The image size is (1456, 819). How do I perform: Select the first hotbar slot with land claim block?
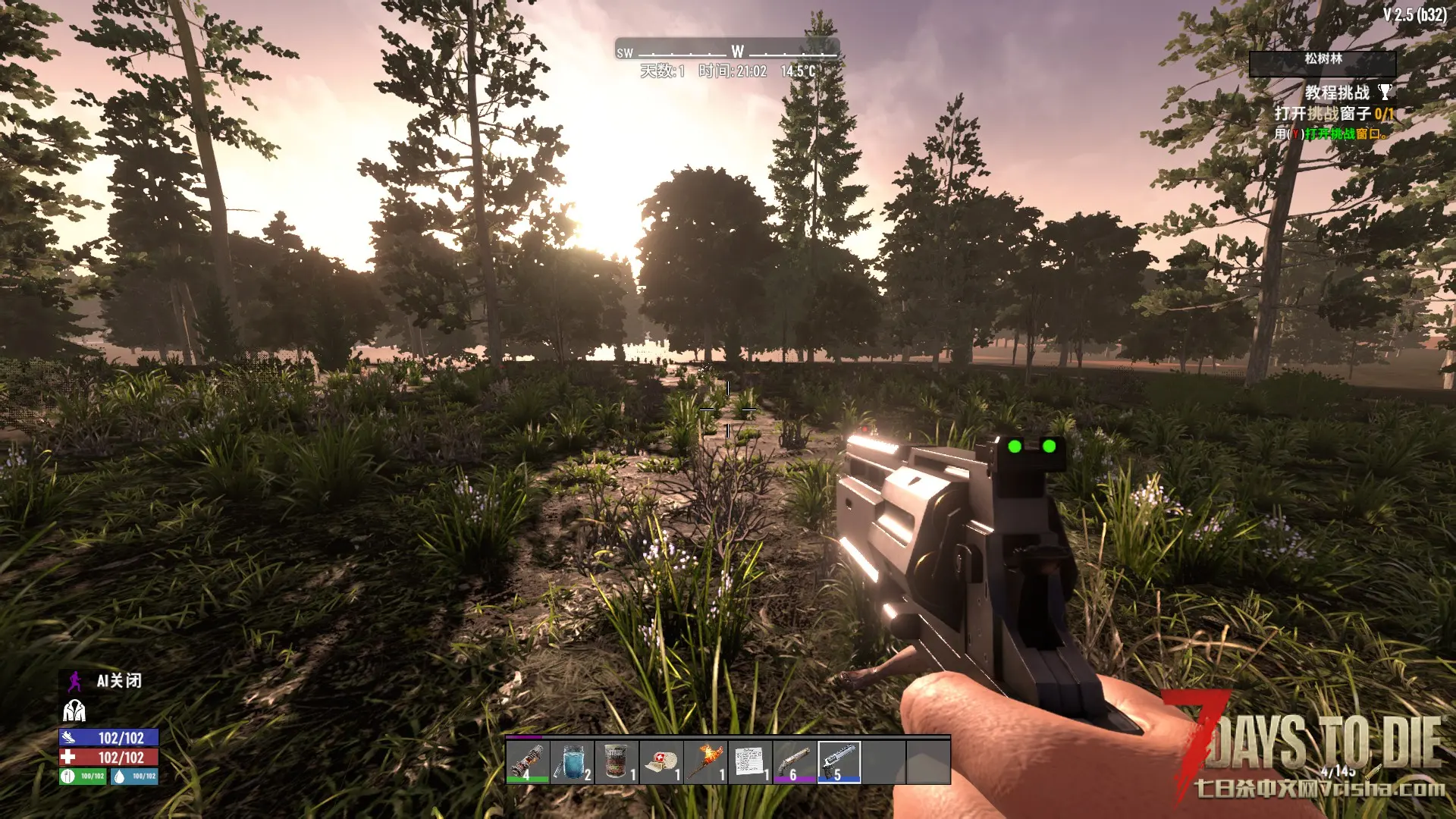(x=527, y=761)
